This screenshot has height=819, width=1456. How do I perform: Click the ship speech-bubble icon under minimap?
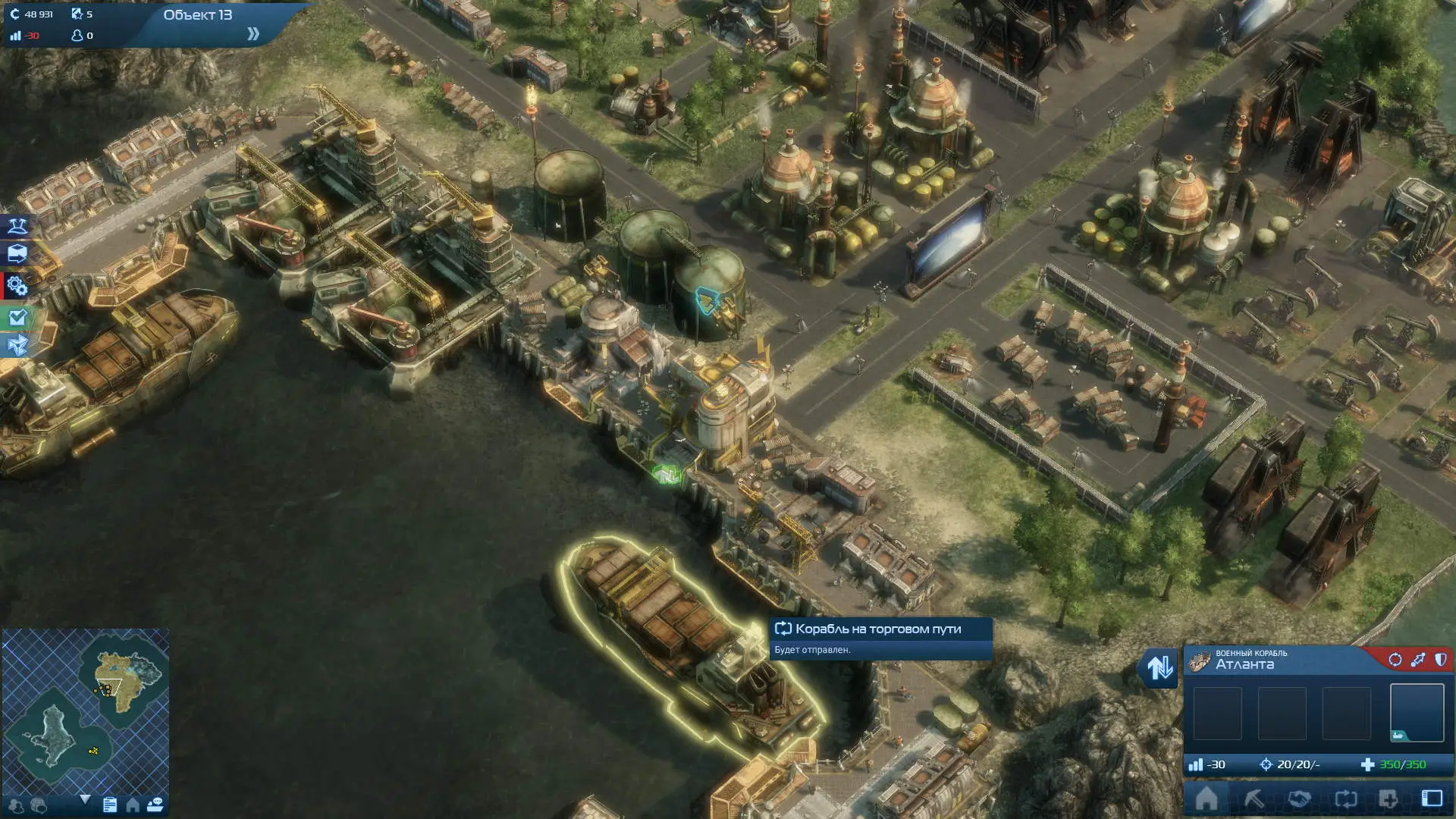(155, 805)
